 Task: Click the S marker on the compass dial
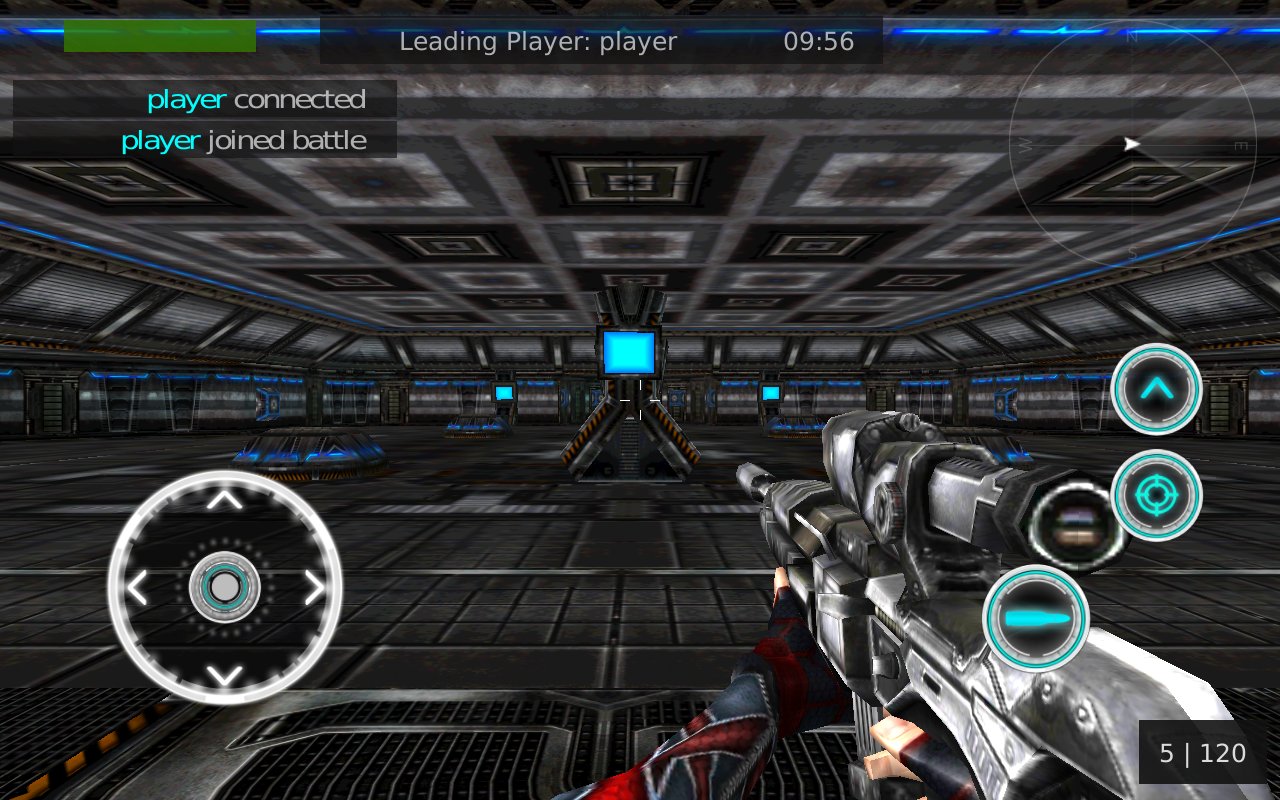(x=1131, y=253)
